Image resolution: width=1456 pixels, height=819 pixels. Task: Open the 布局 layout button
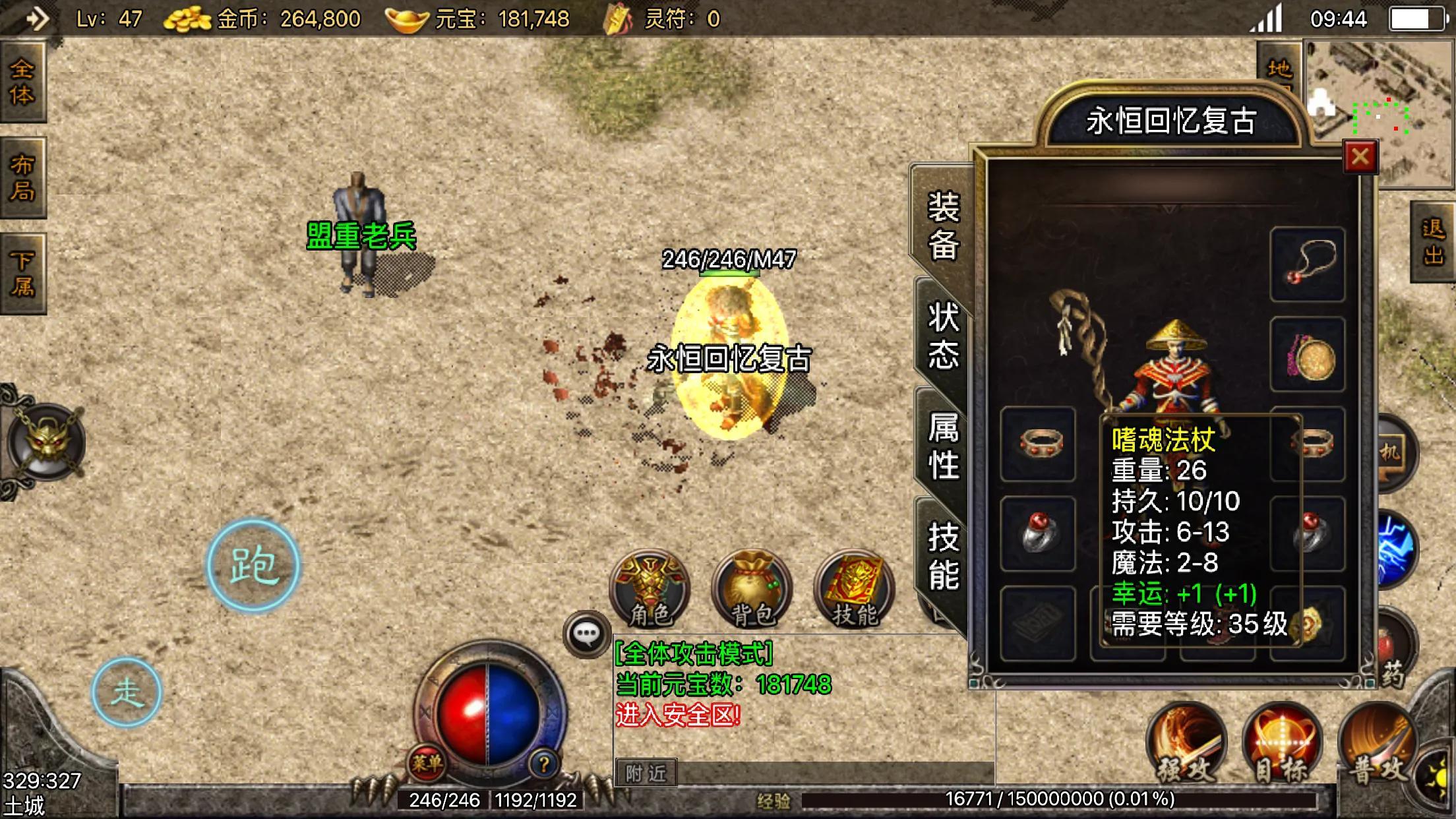(x=22, y=177)
